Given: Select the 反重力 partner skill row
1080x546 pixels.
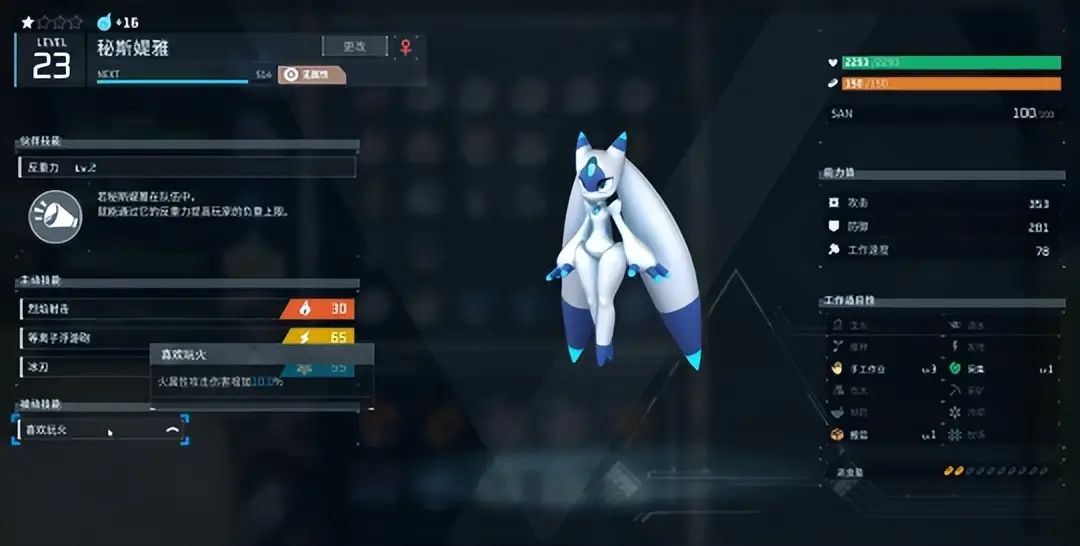Looking at the screenshot, I should 187,167.
